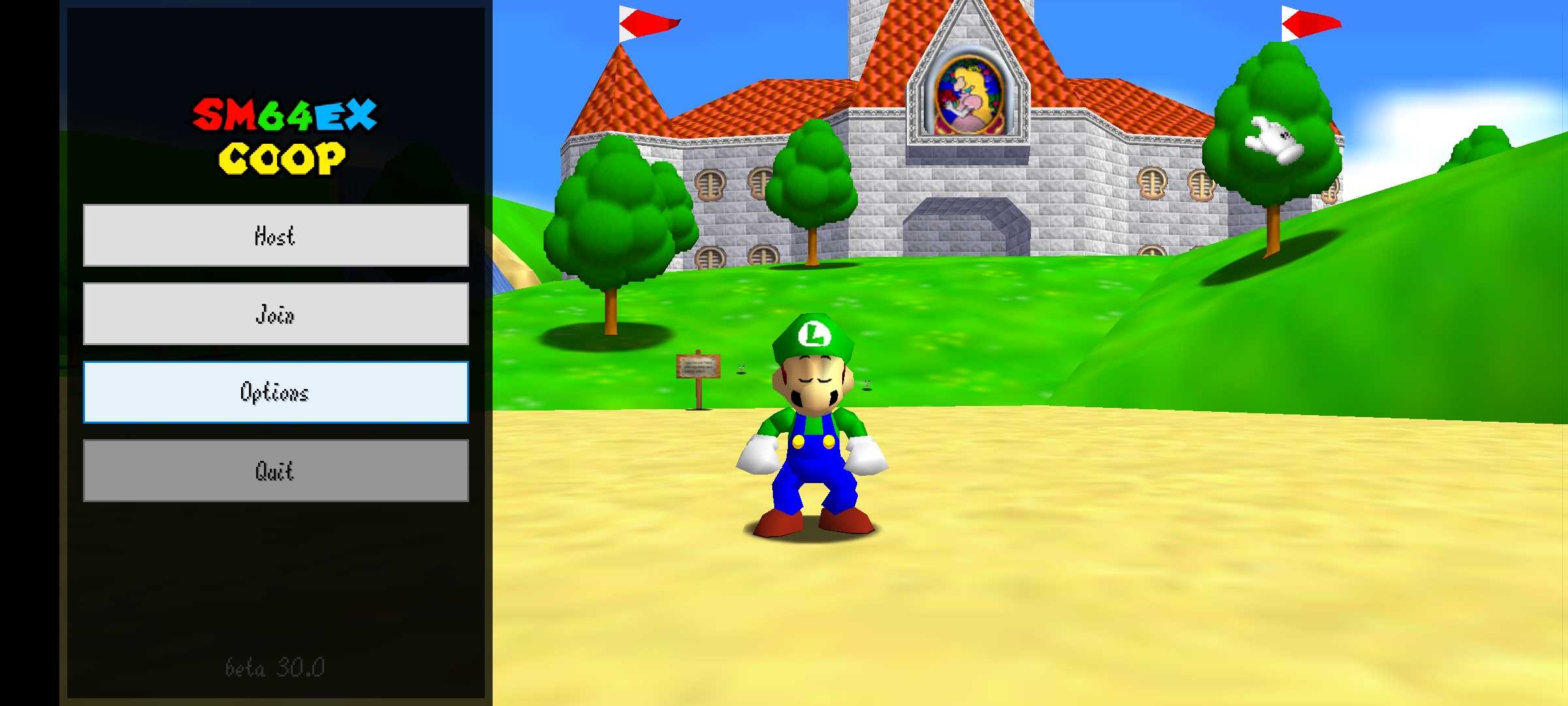
Task: Click the highlighted Options row to toggle selection
Action: pos(275,392)
